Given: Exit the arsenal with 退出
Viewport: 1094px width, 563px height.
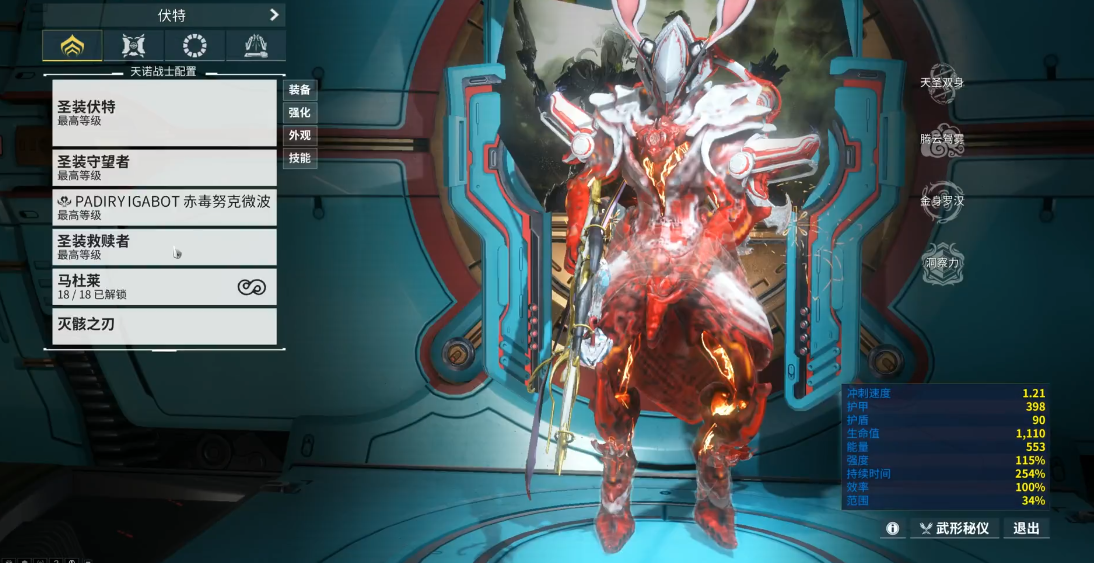Looking at the screenshot, I should [1027, 528].
